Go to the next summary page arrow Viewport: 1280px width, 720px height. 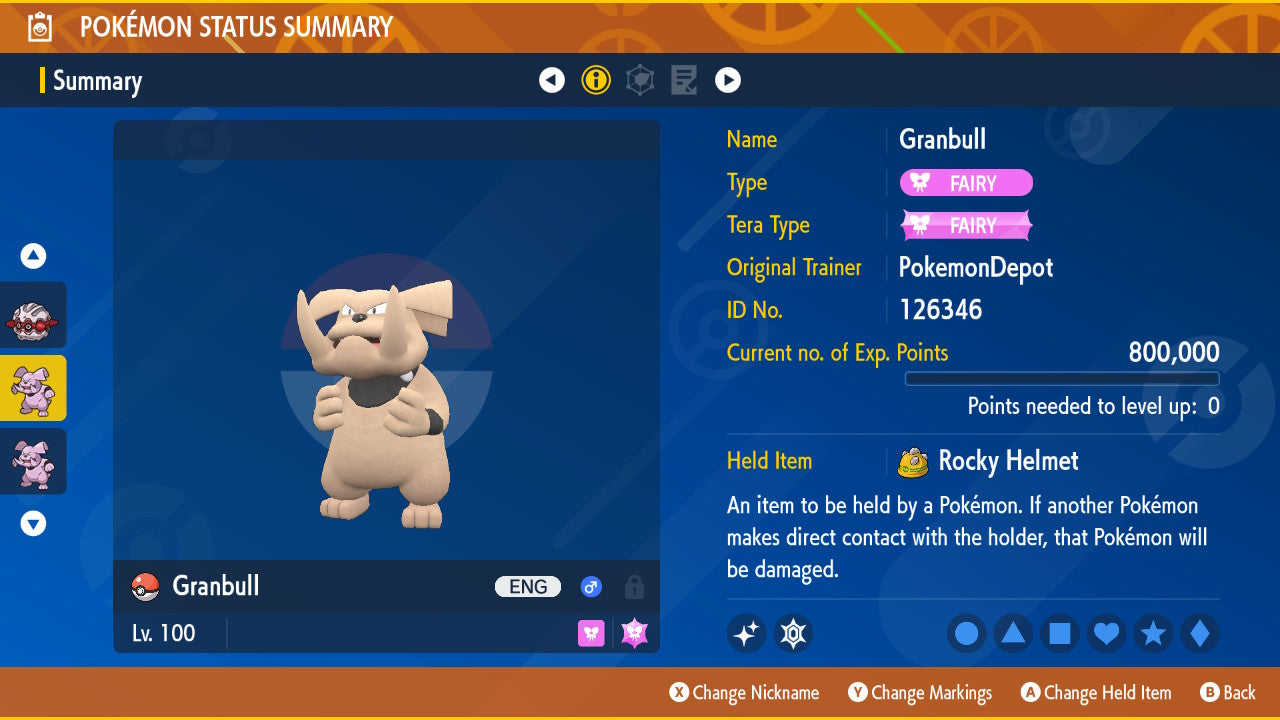728,80
